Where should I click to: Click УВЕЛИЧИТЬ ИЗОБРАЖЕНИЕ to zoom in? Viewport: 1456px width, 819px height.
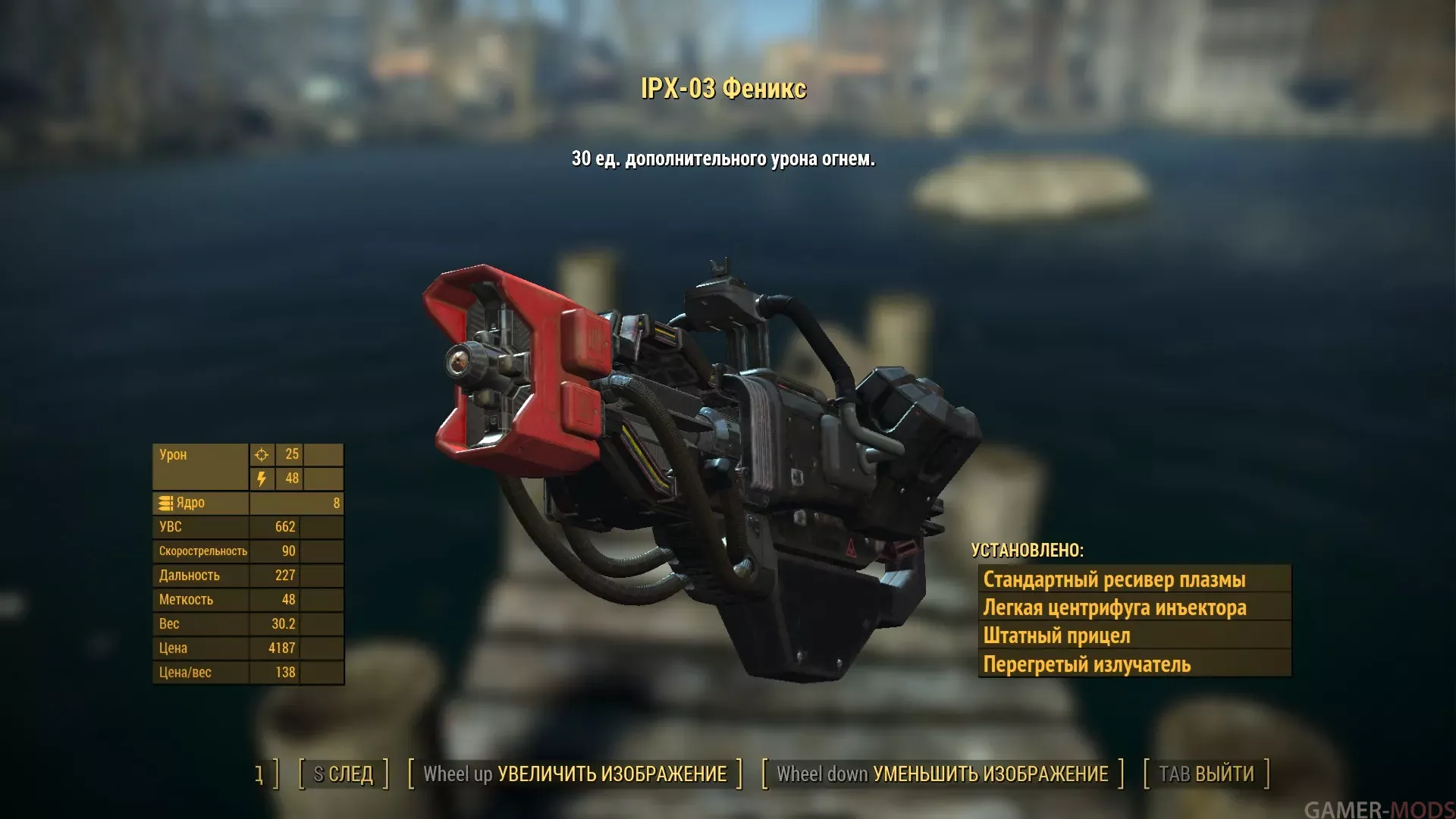point(575,774)
